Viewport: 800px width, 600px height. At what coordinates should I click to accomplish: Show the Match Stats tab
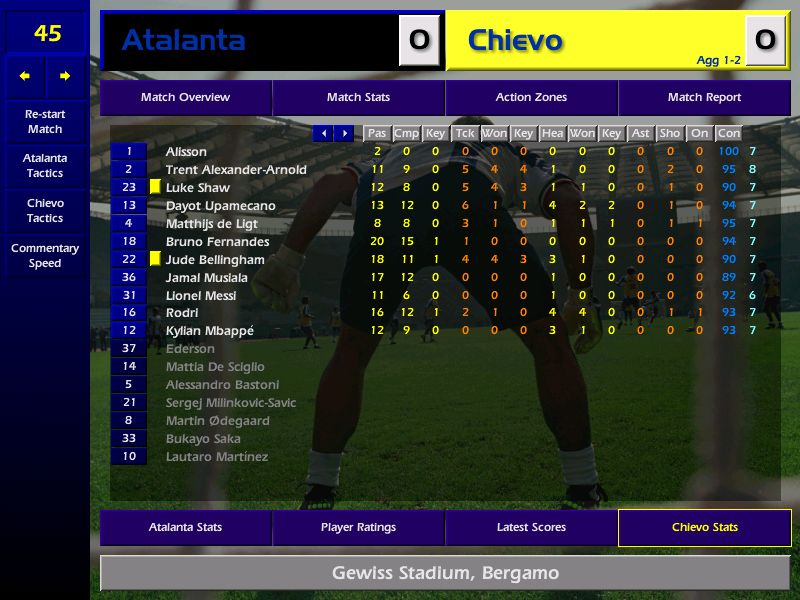(x=358, y=98)
